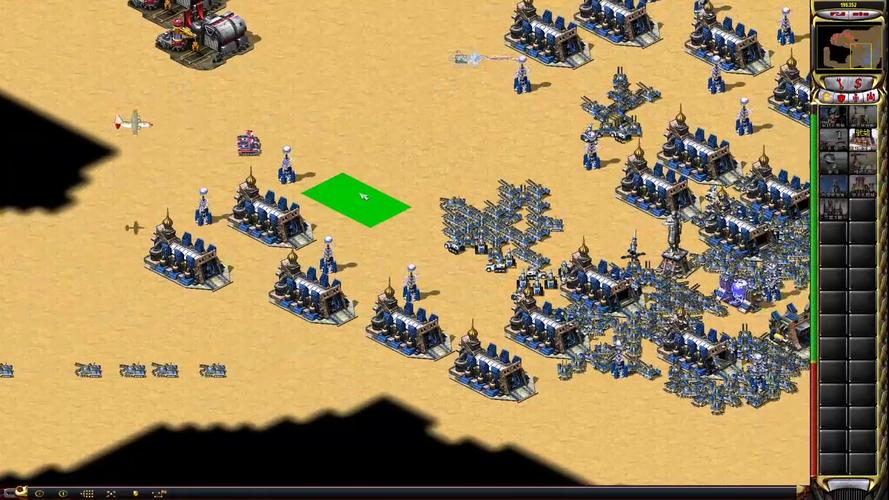This screenshot has width=889, height=500.
Task: Click the dotted grid icon on bottom bar
Action: tap(87, 494)
